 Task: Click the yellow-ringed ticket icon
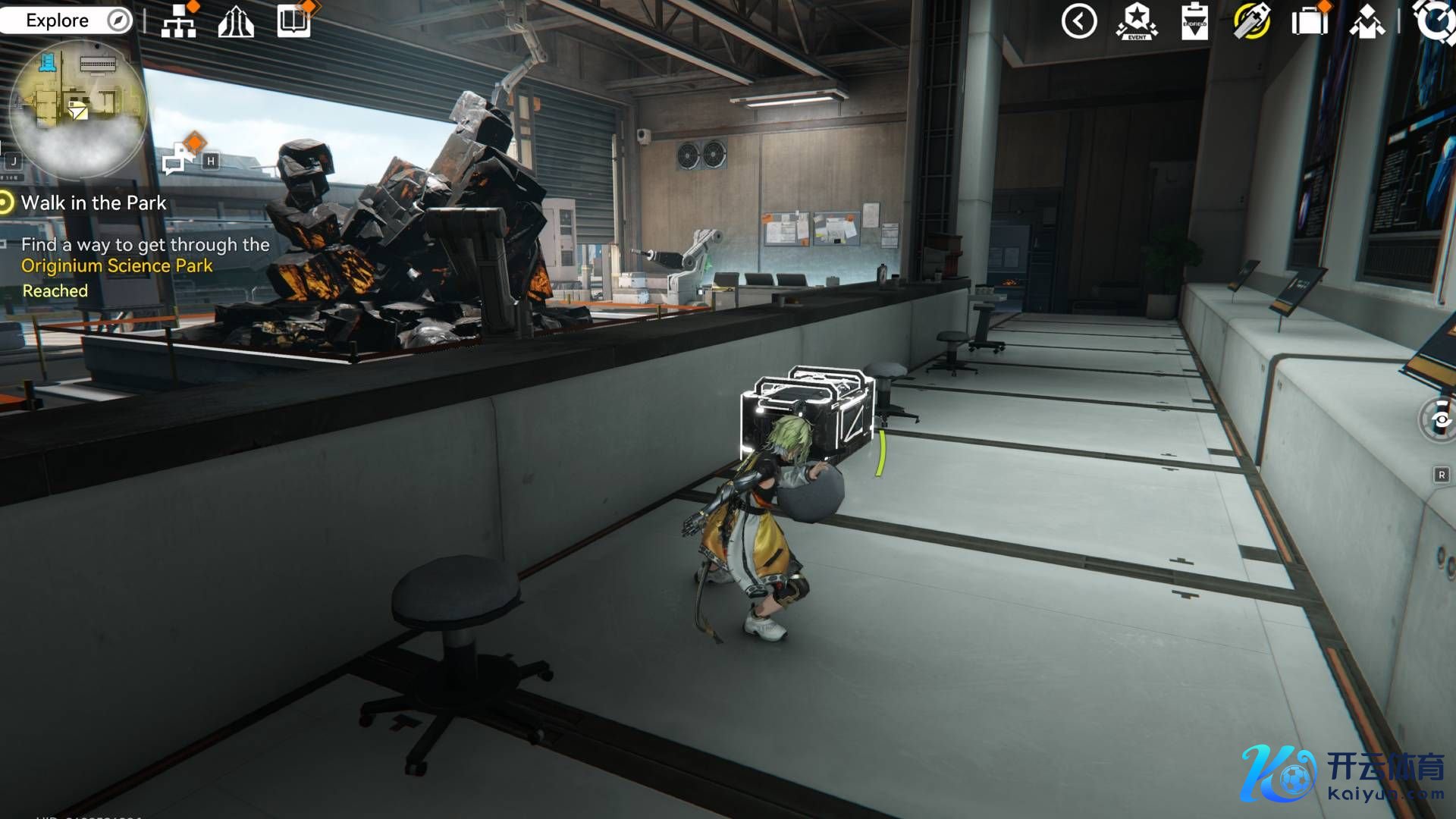click(1252, 21)
